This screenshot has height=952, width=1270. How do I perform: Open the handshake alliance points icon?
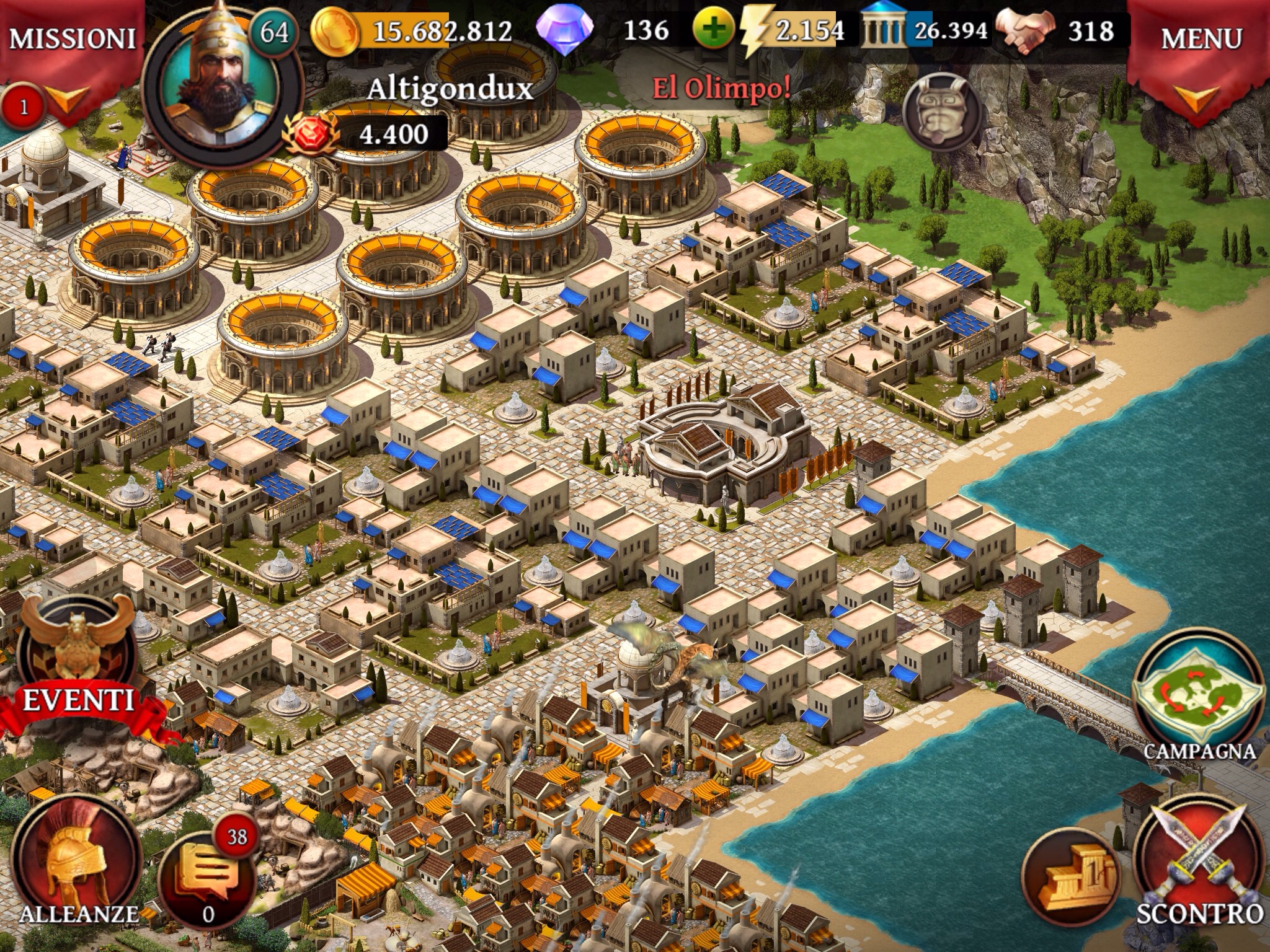click(1024, 31)
